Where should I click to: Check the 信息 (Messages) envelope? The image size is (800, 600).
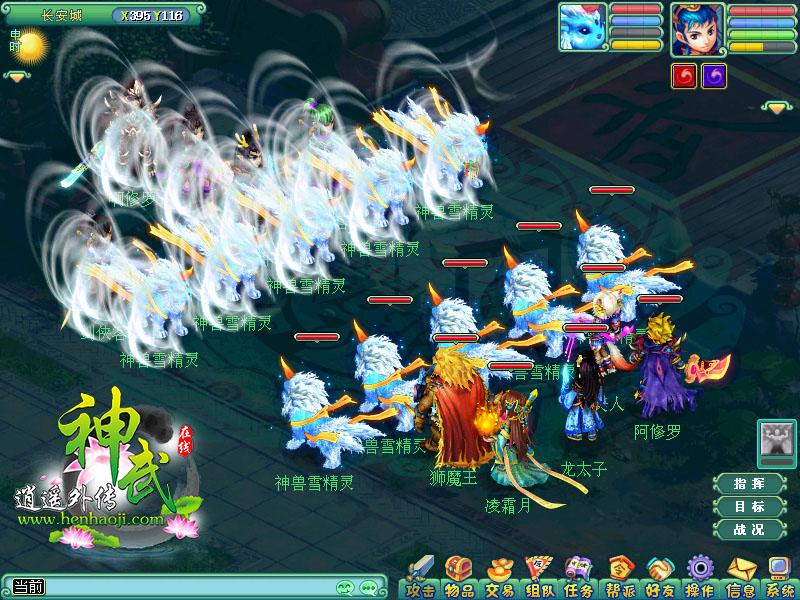pyautogui.click(x=739, y=577)
